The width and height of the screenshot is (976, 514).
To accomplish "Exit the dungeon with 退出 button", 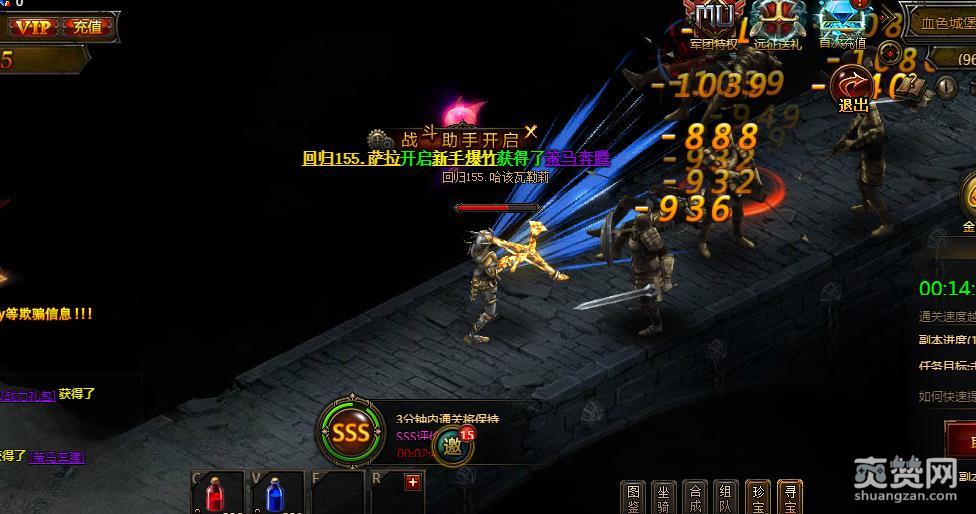I will 853,88.
